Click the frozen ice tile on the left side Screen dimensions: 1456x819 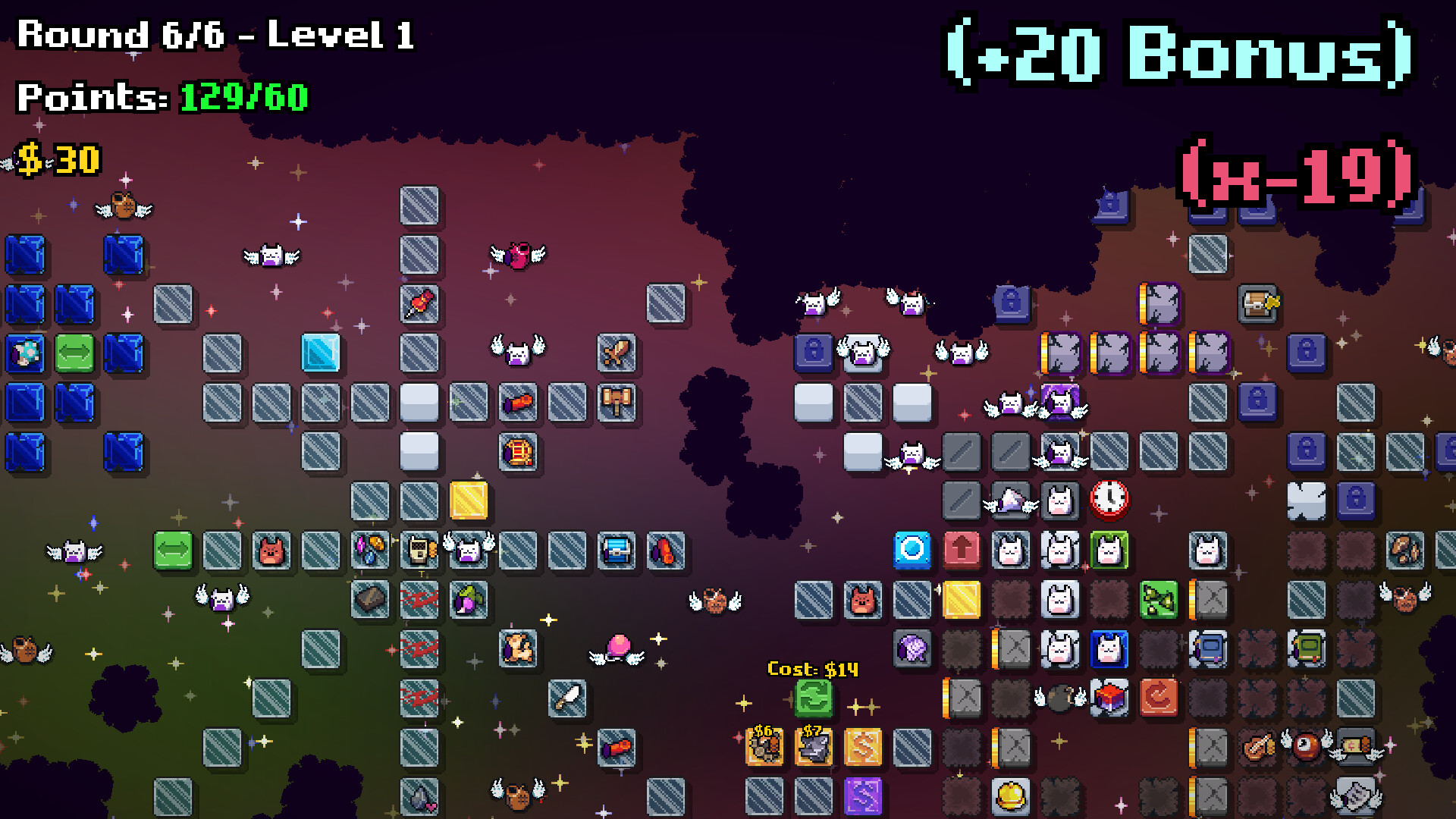(x=319, y=352)
